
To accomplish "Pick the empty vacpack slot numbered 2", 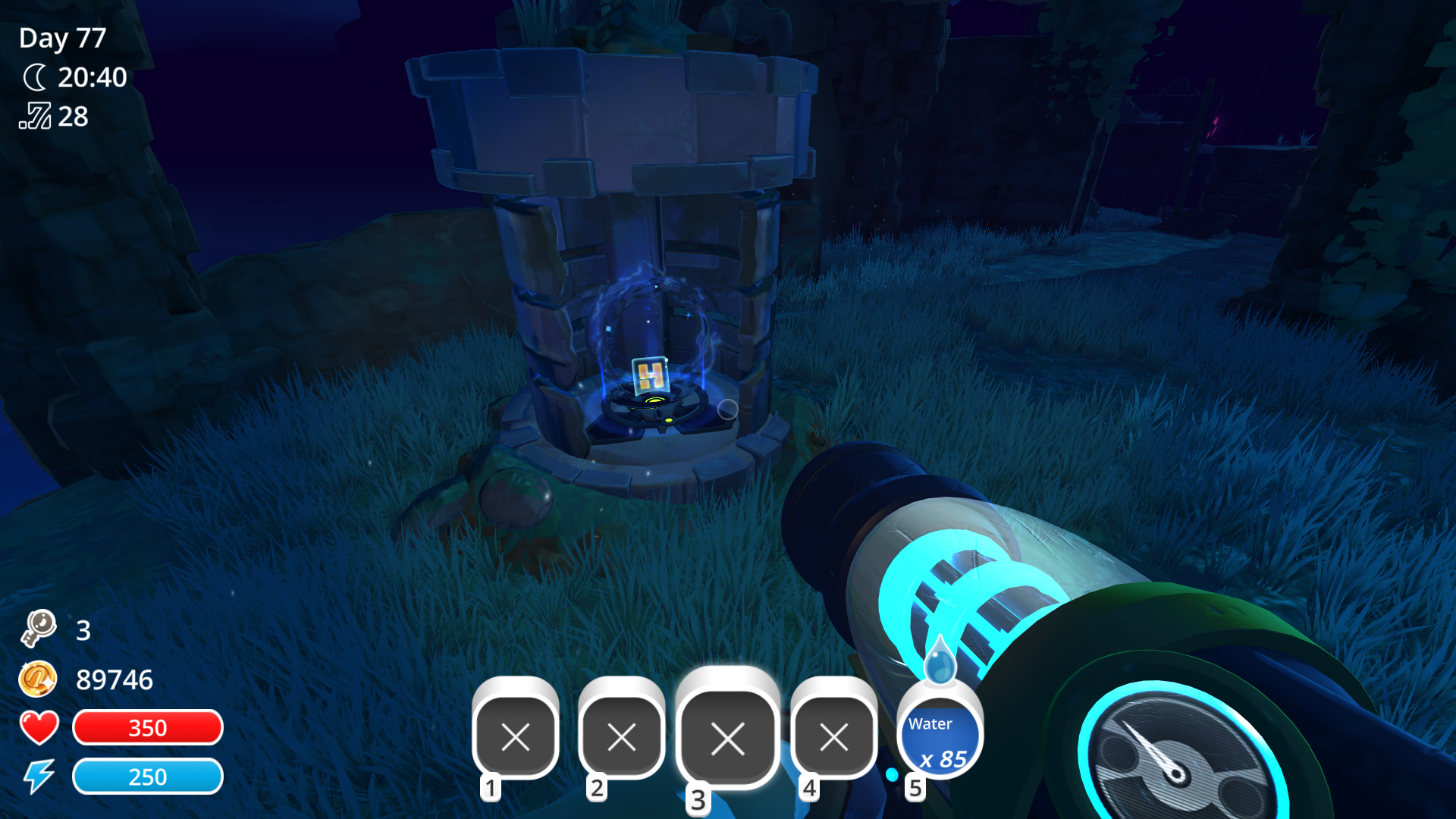I will pos(622,736).
